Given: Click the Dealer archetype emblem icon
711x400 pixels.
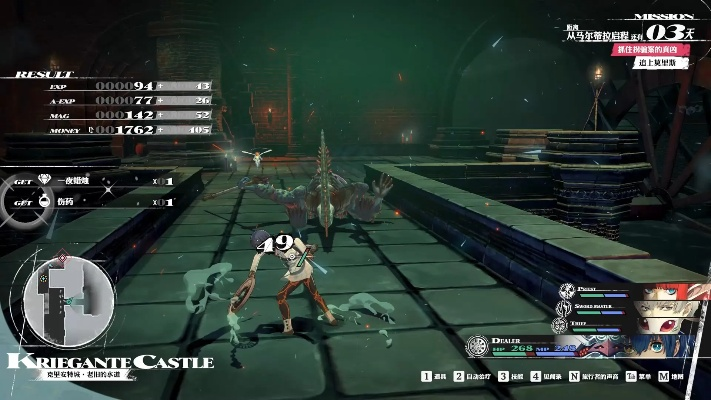Looking at the screenshot, I should pos(478,346).
